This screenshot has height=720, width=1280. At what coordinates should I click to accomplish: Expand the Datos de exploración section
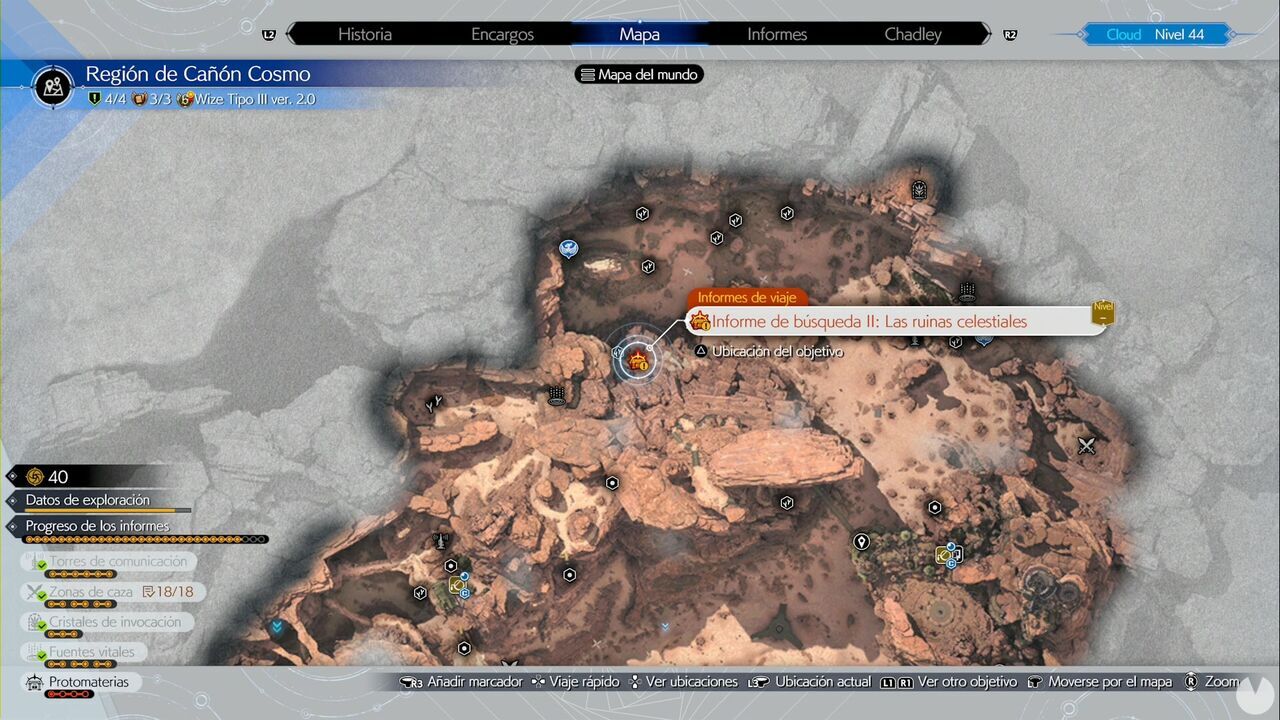tap(90, 500)
